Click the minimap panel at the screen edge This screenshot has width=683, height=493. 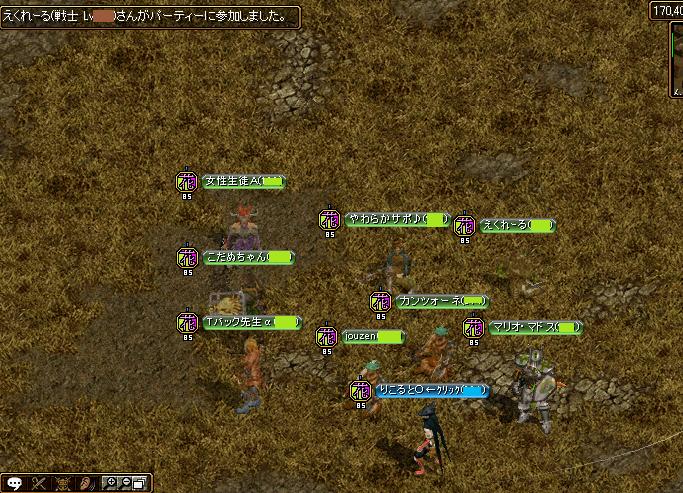[677, 60]
